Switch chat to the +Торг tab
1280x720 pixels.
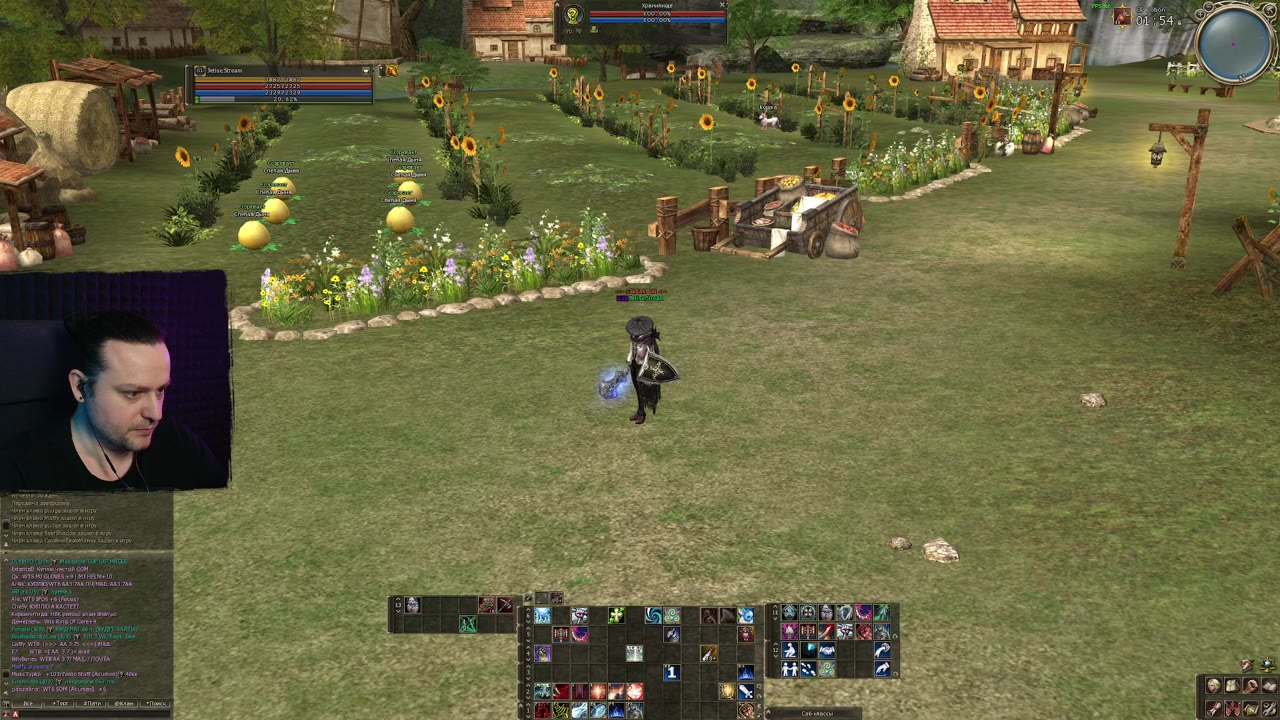59,704
